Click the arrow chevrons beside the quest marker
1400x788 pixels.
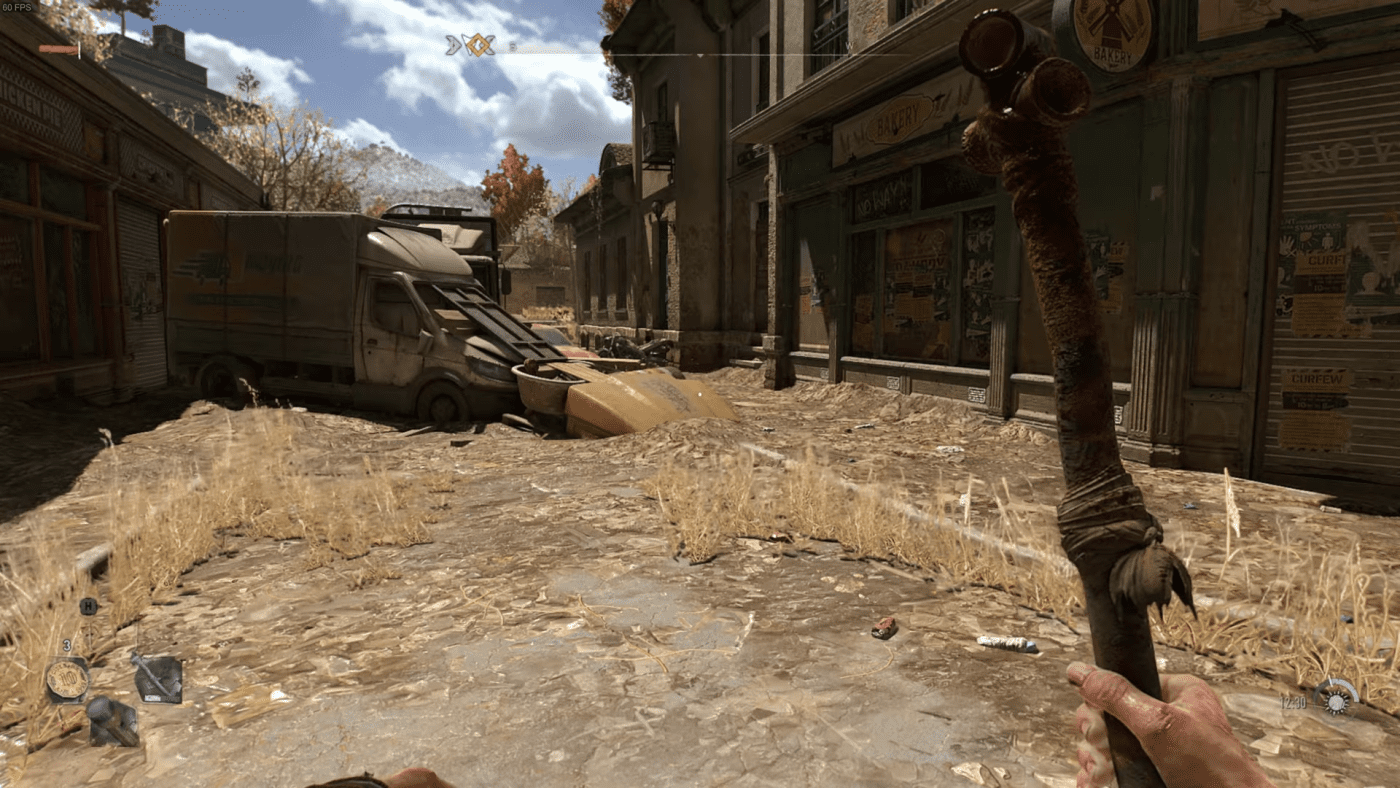452,42
